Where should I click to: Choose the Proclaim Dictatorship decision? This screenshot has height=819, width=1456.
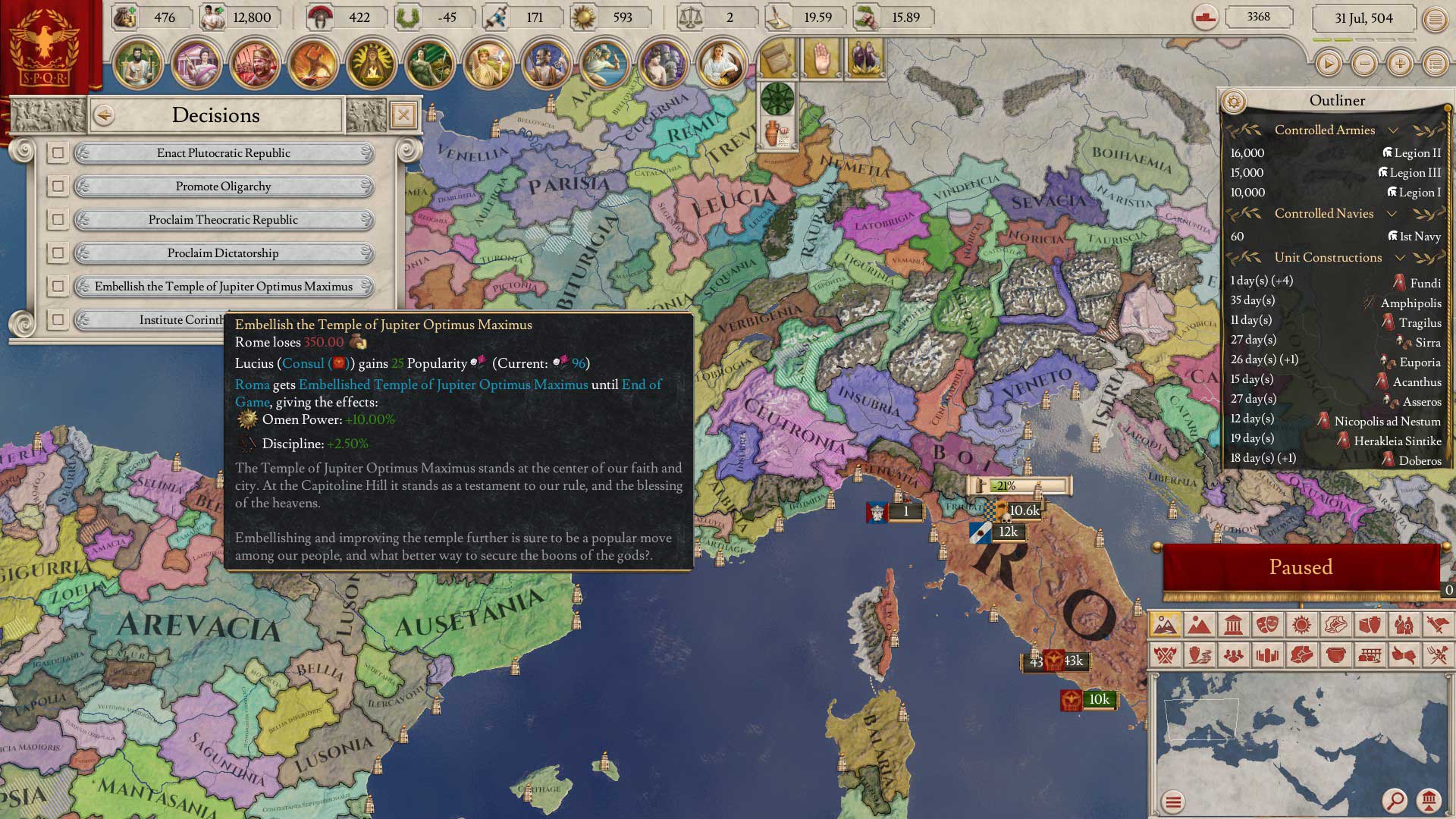point(223,253)
